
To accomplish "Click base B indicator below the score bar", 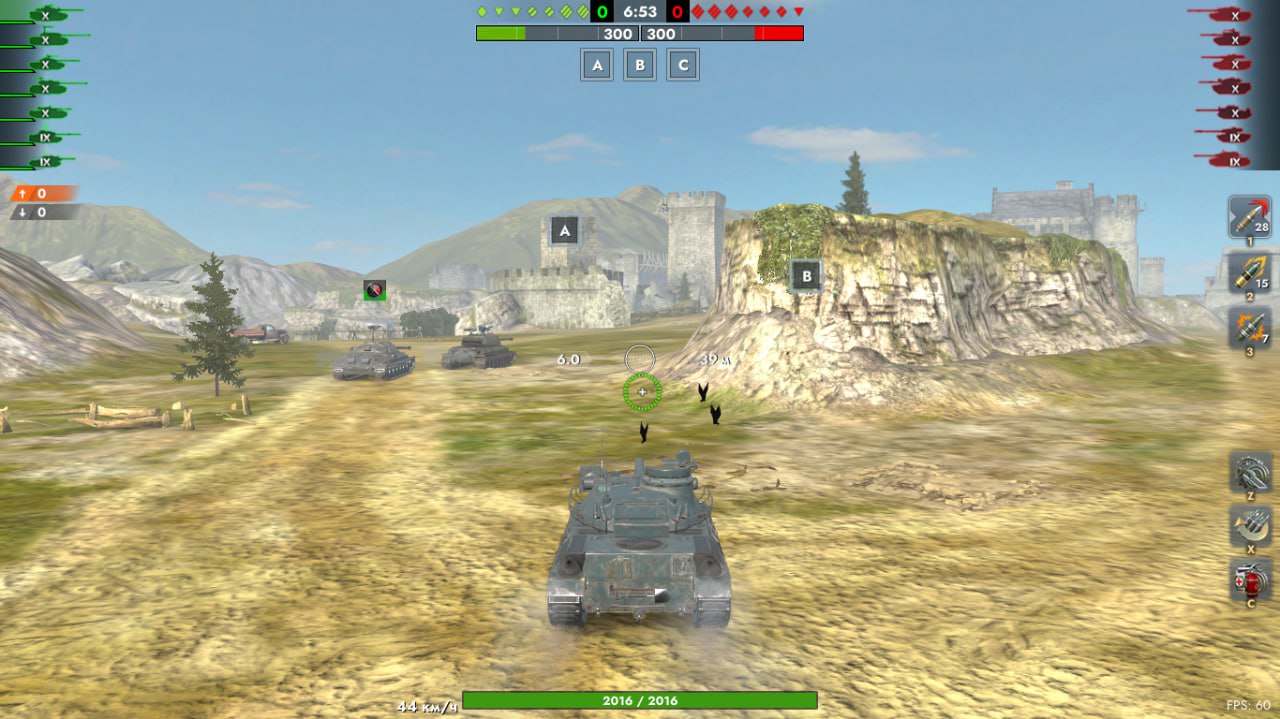I will 640,65.
